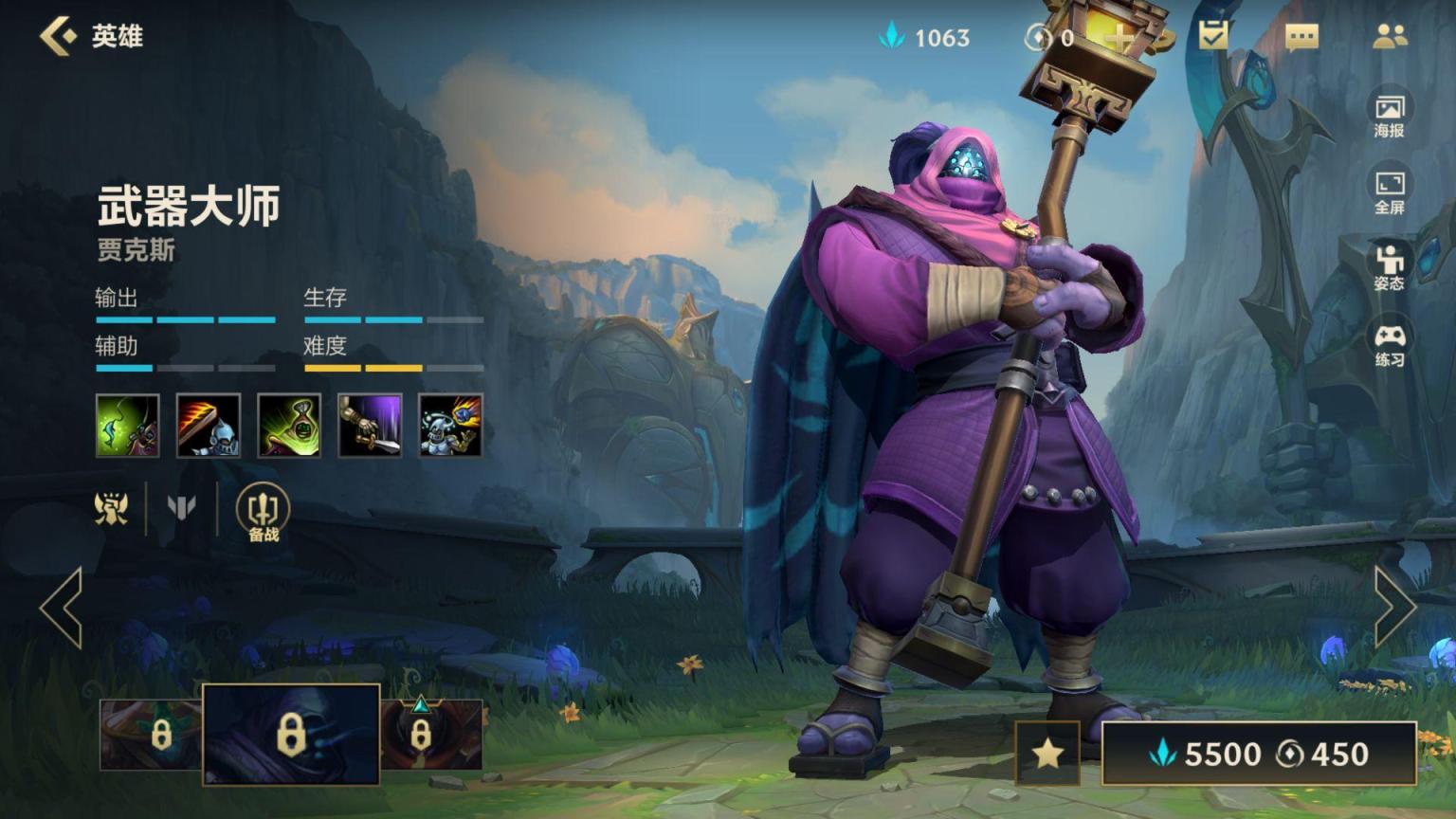Select the first locked skin thumbnail
The height and width of the screenshot is (819, 1456).
151,735
